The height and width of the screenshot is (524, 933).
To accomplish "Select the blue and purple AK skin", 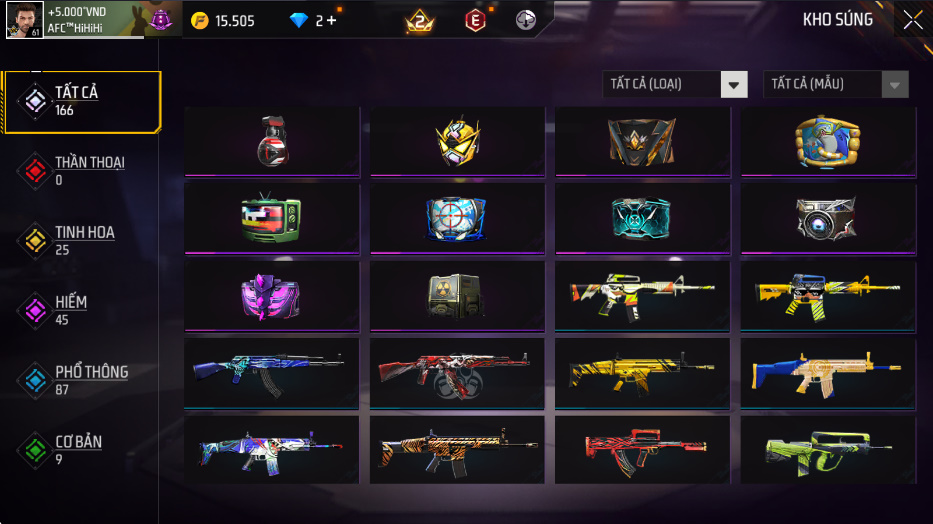I will pos(272,372).
